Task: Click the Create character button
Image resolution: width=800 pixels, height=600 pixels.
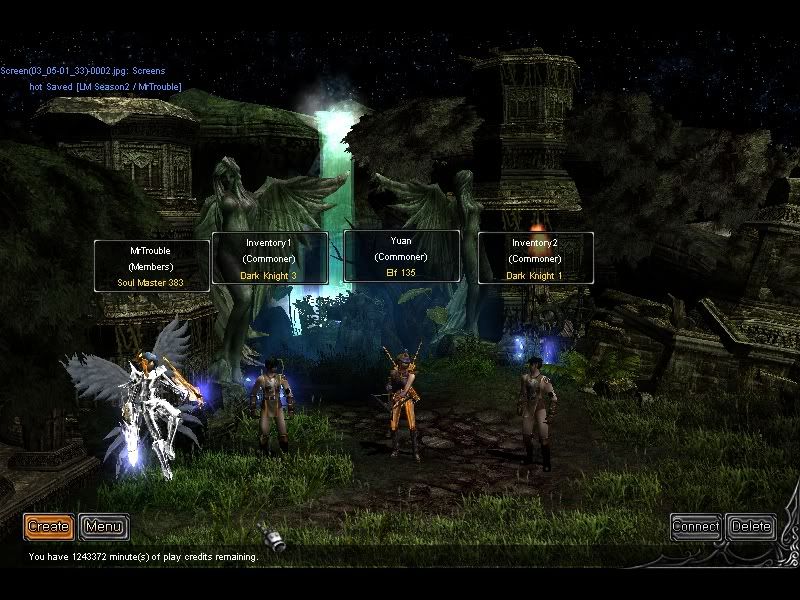Action: point(48,526)
